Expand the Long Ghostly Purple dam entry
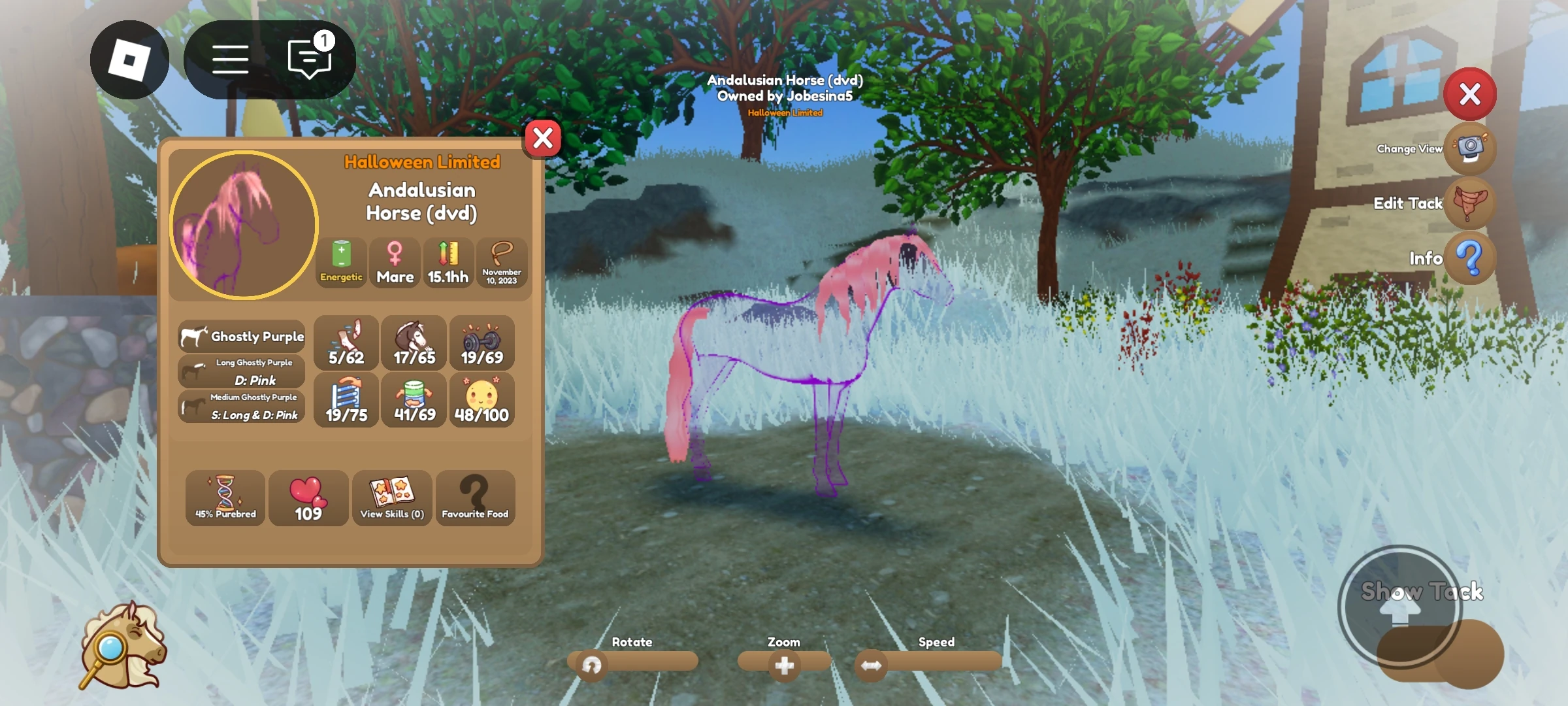This screenshot has width=1568, height=706. (x=242, y=371)
